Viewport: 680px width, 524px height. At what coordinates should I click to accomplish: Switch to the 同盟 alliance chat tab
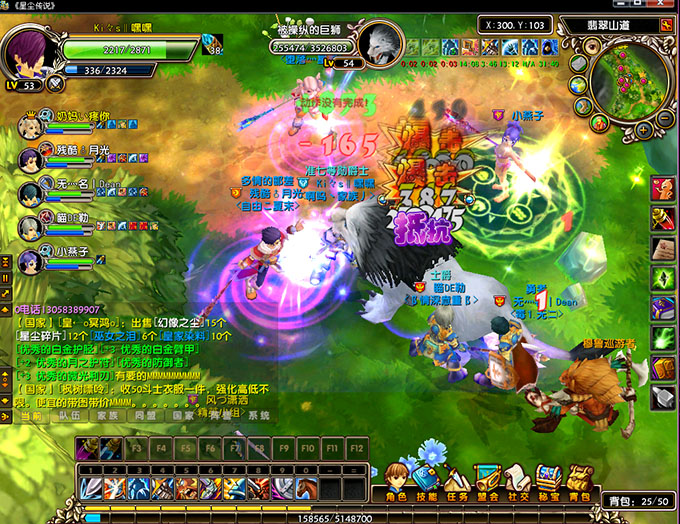pos(146,415)
